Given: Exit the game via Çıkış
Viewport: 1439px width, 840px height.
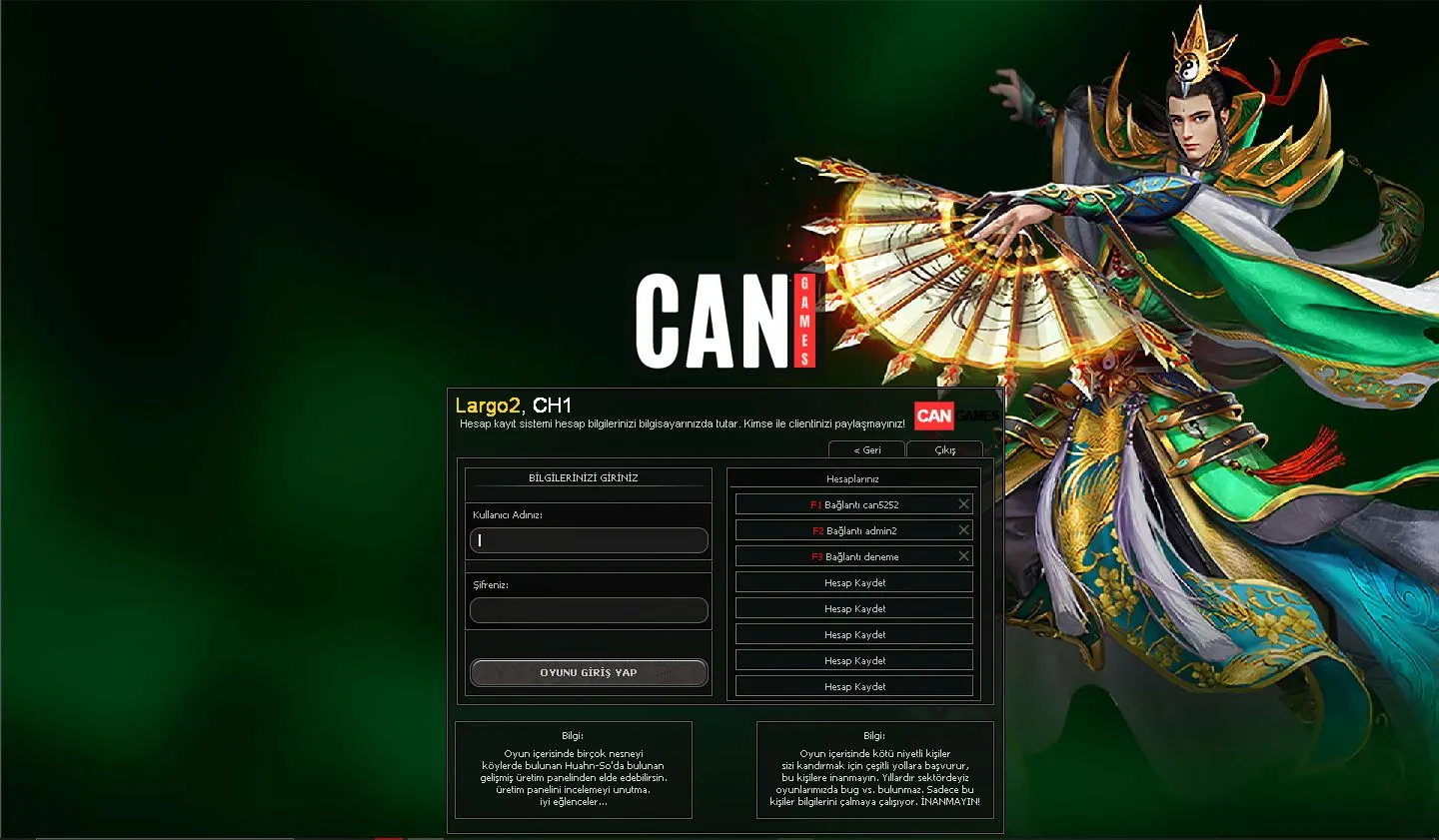Looking at the screenshot, I should [x=944, y=450].
